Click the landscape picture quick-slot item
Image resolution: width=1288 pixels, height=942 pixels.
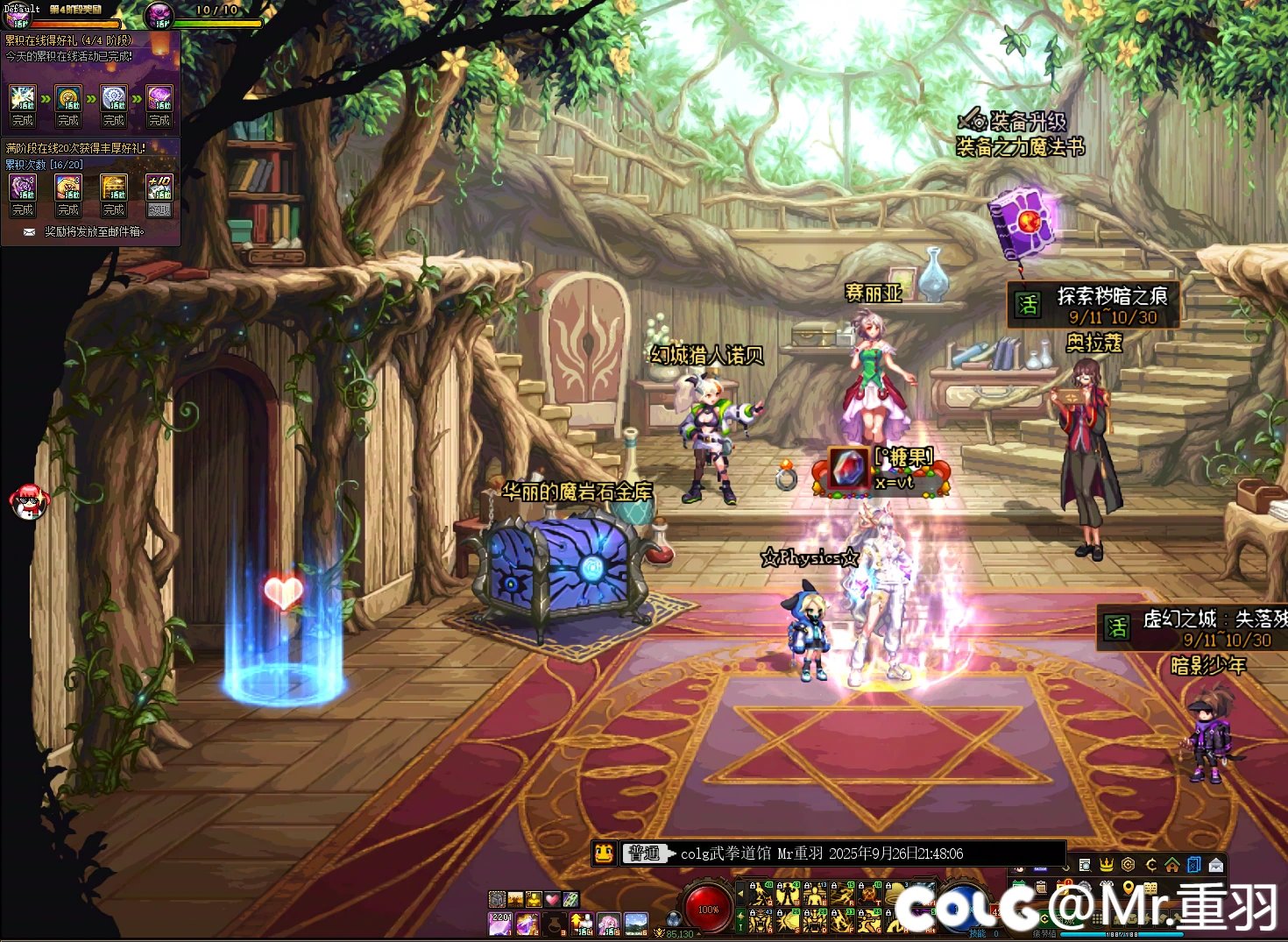coord(635,923)
